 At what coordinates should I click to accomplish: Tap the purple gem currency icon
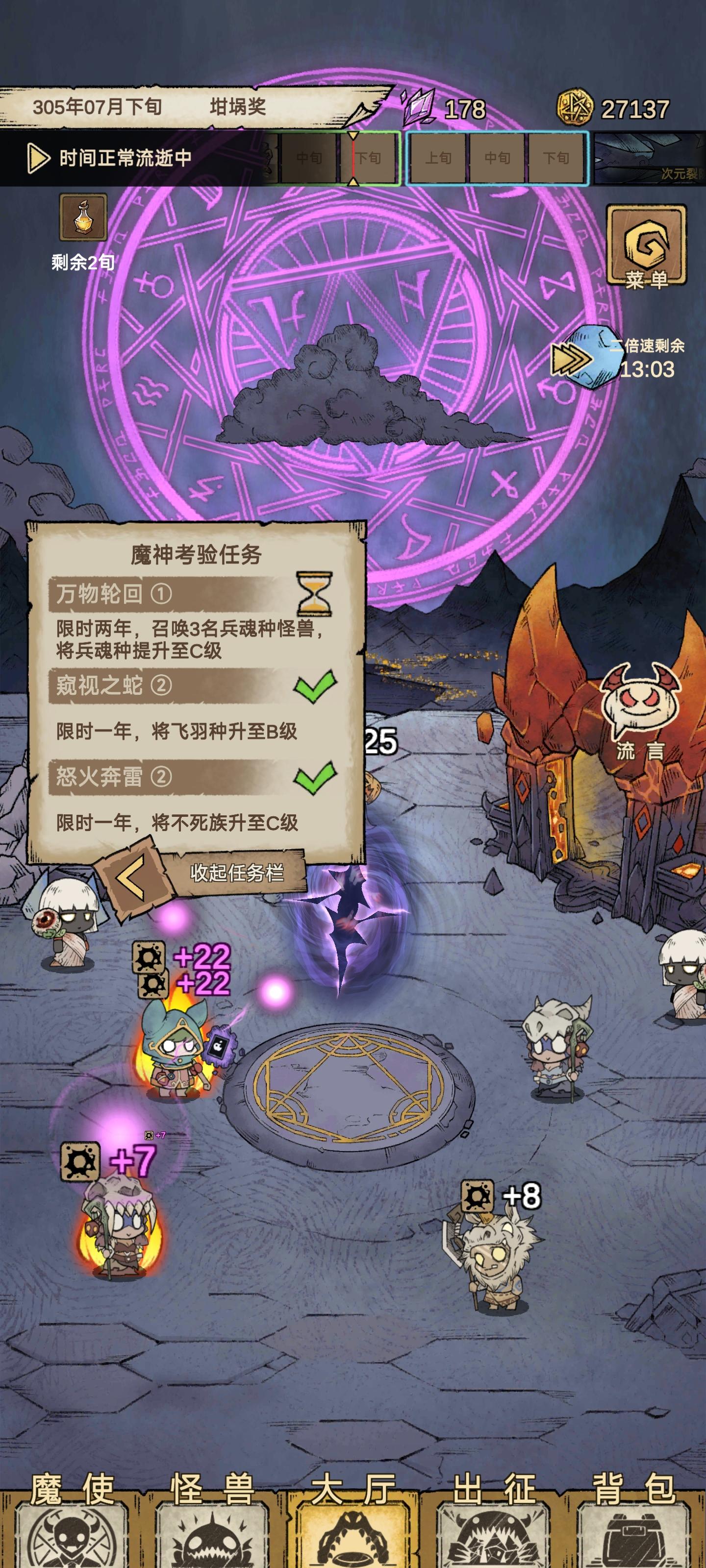419,106
